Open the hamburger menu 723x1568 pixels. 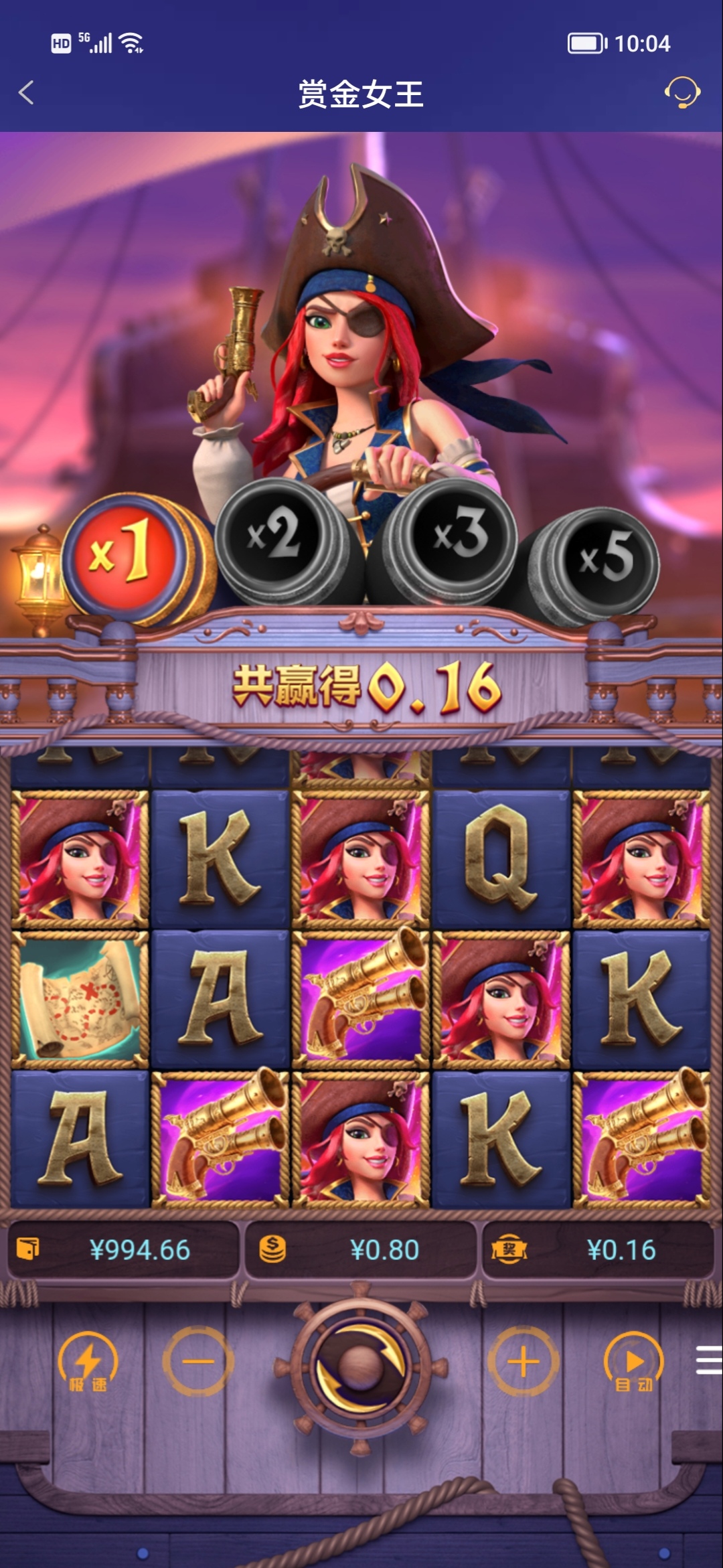pyautogui.click(x=708, y=1360)
